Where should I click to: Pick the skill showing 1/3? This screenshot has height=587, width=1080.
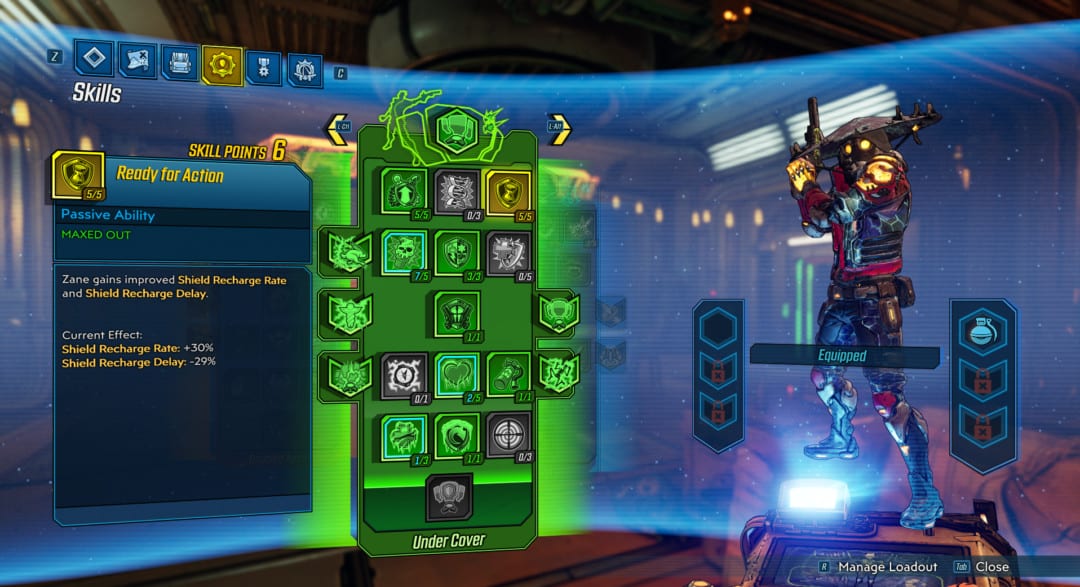coord(404,436)
